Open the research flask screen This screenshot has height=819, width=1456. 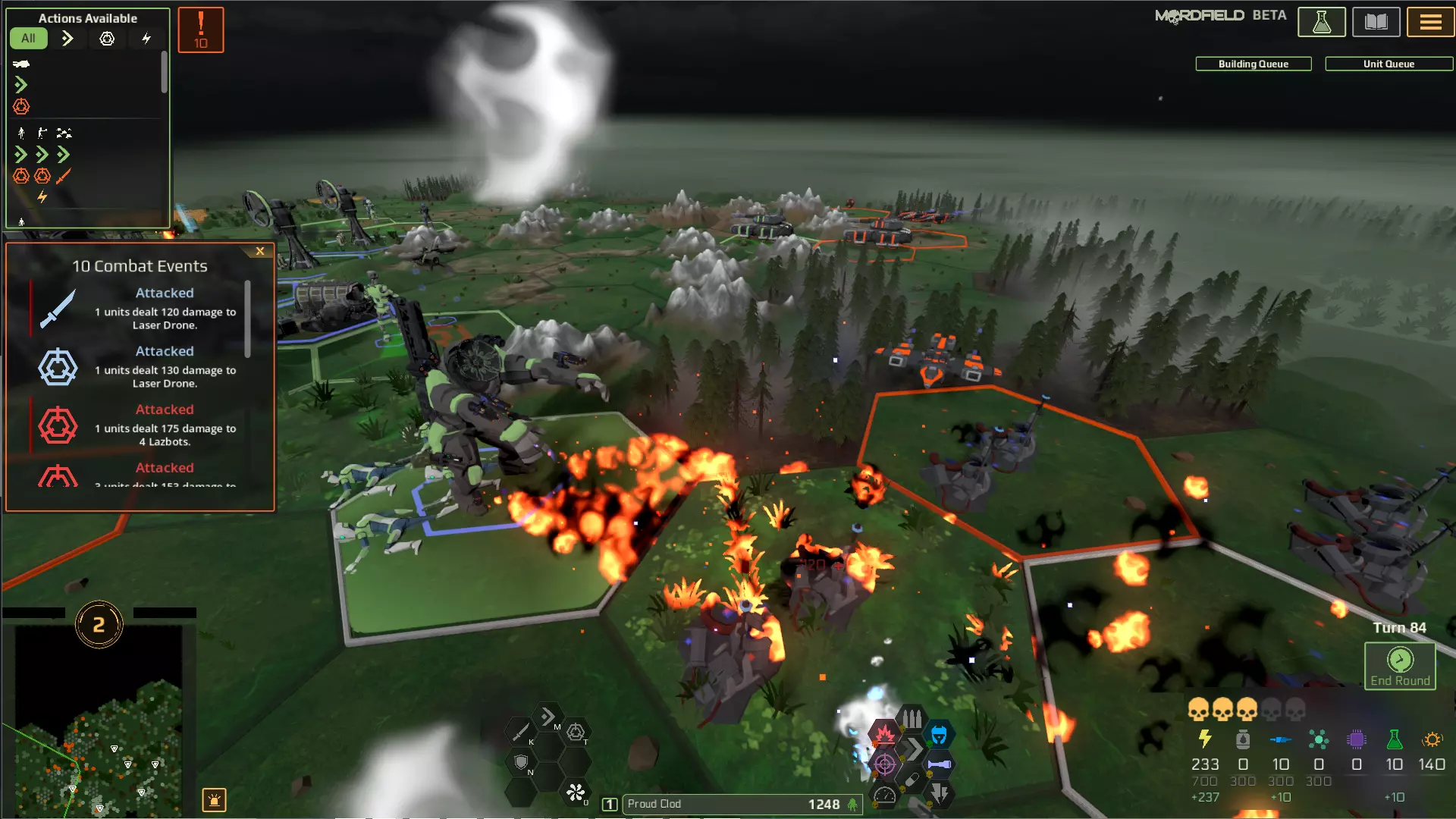1321,22
